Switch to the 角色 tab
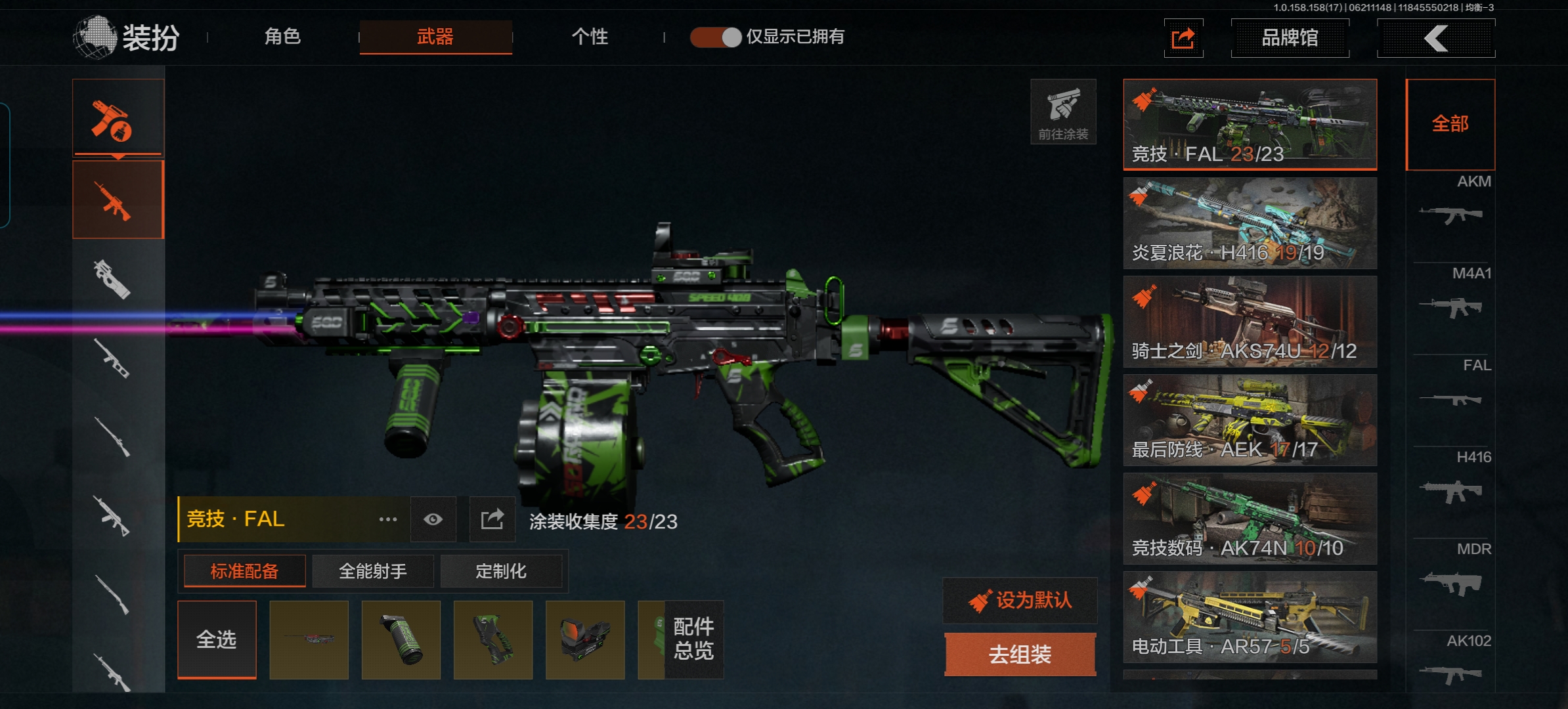The height and width of the screenshot is (709, 1568). pyautogui.click(x=282, y=37)
